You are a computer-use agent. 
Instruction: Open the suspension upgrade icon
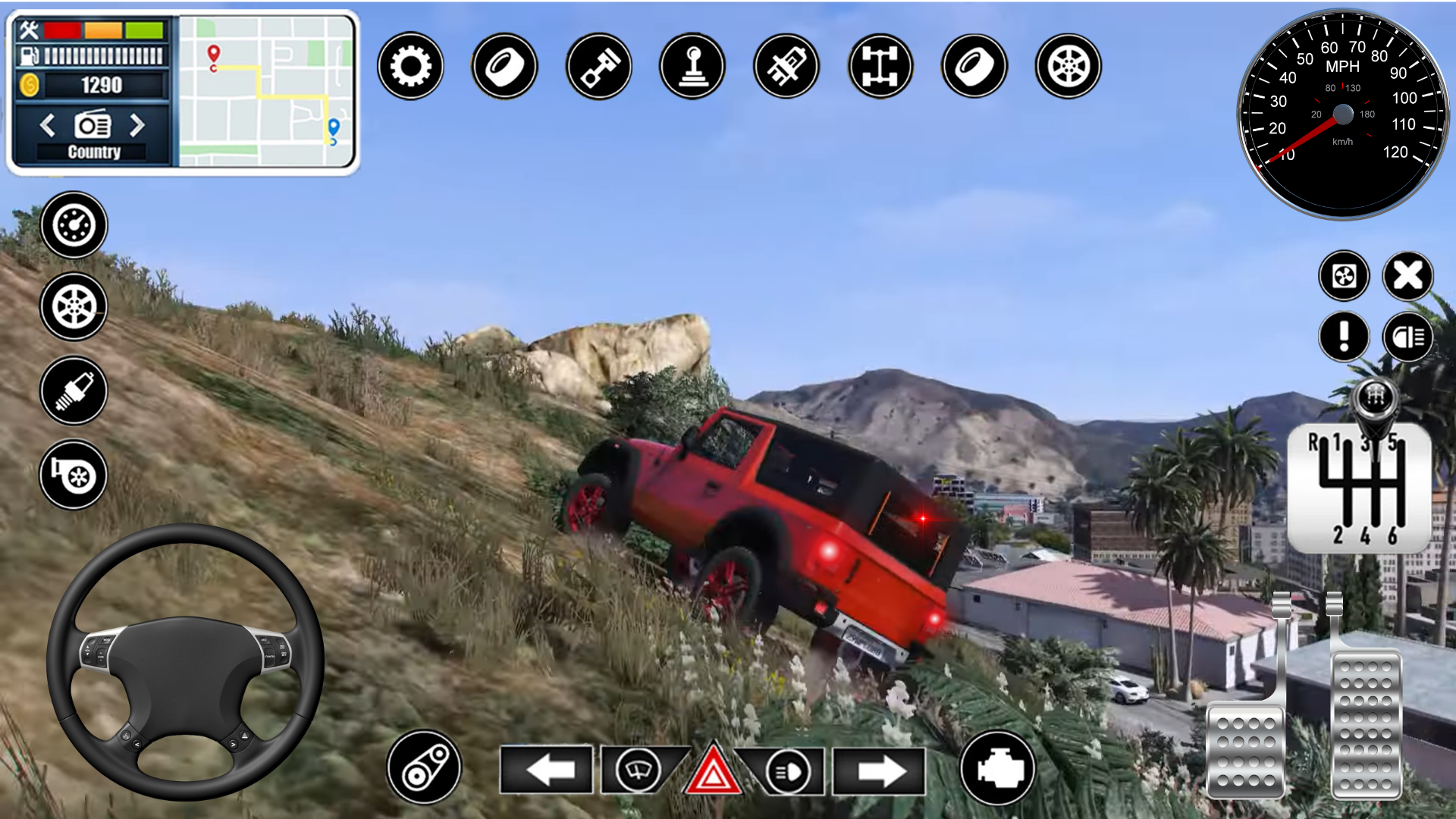point(786,67)
